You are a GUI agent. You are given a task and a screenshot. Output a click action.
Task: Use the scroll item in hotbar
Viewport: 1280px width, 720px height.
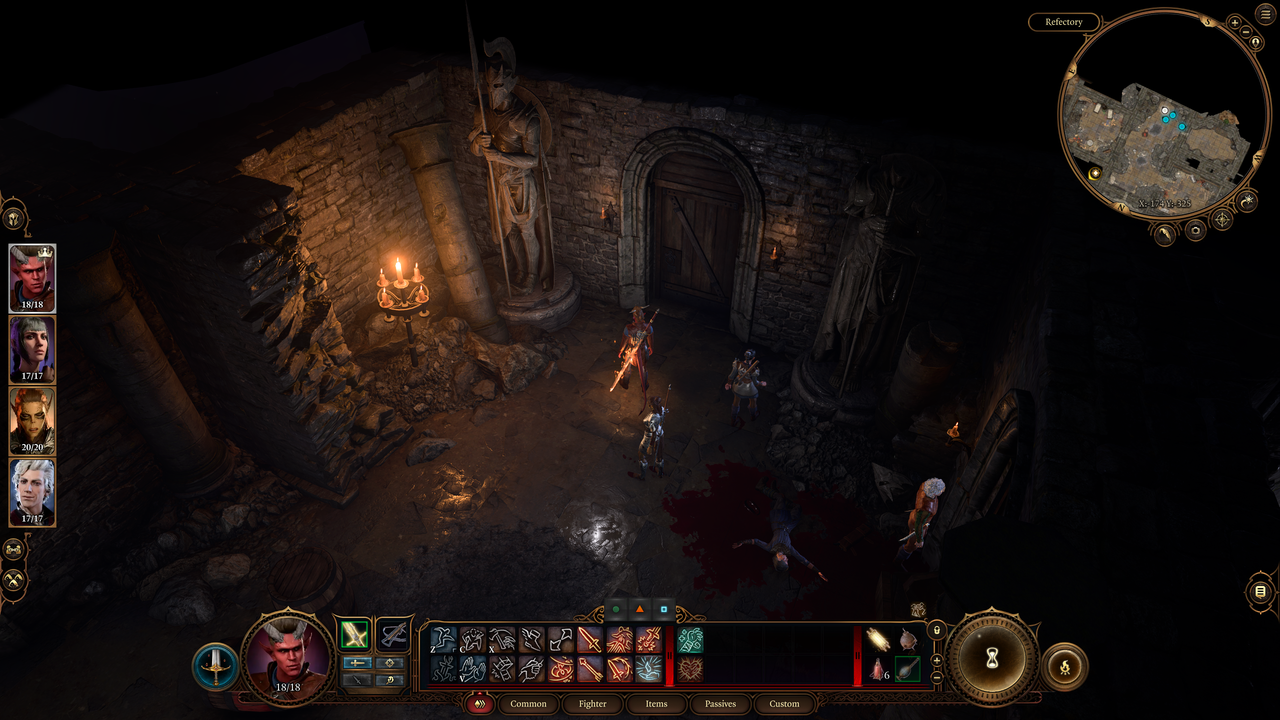click(x=879, y=639)
